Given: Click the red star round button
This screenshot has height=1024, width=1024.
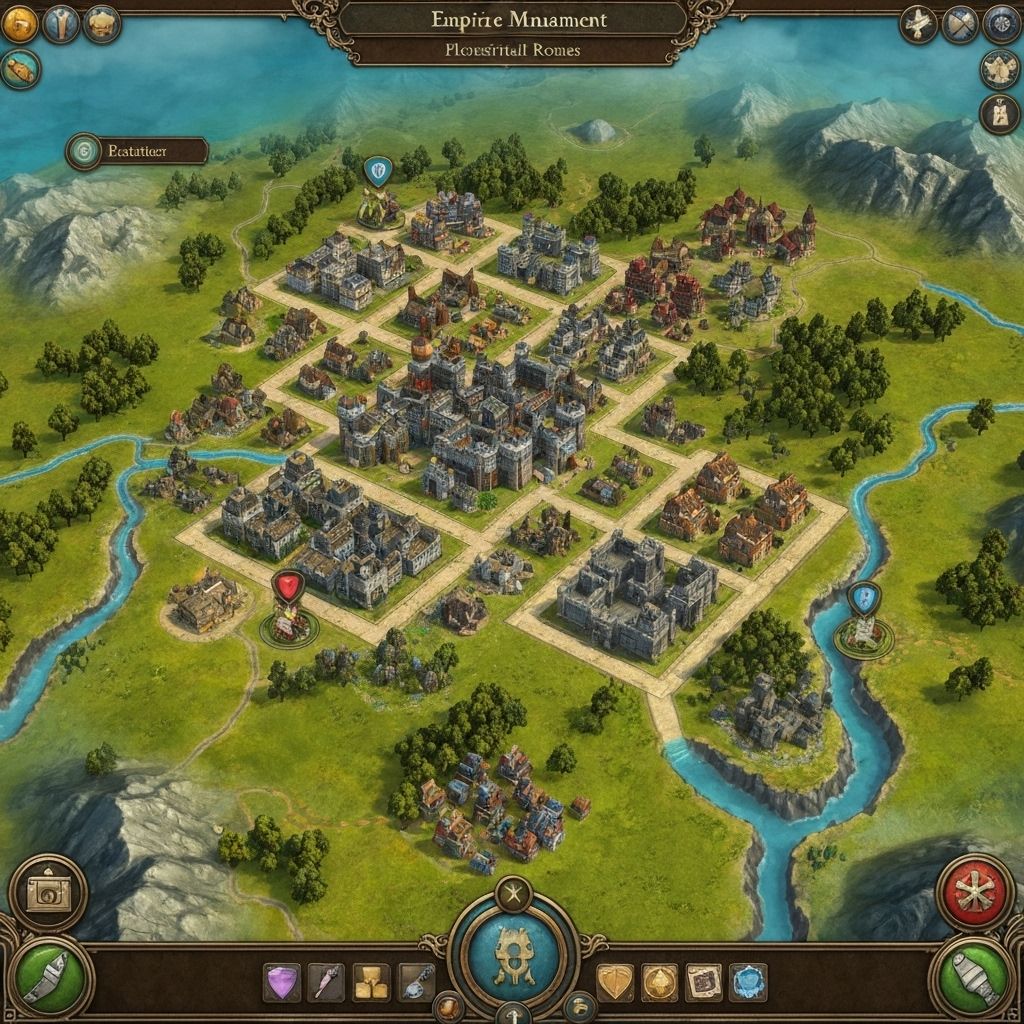Looking at the screenshot, I should pos(975,892).
